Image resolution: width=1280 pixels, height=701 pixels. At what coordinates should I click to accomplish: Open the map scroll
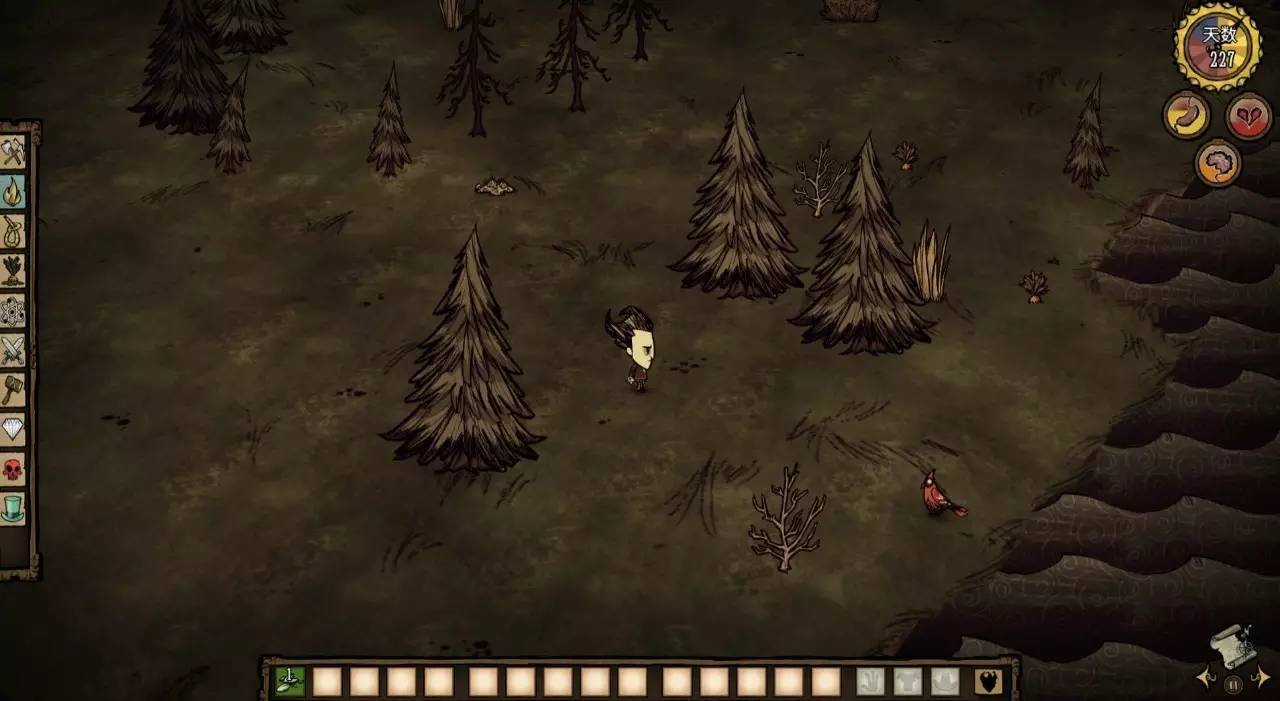(1233, 647)
